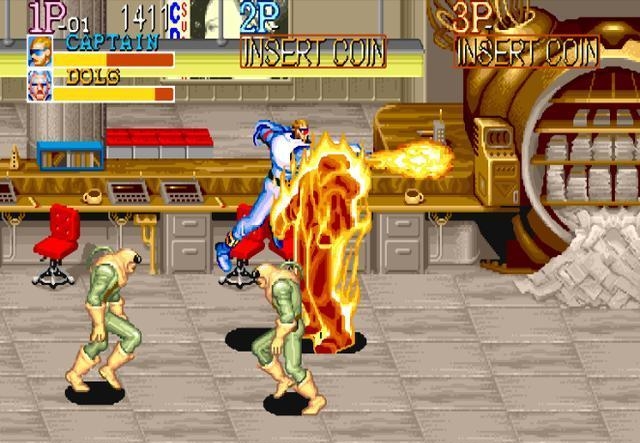Select the Dolg enemy portrait
This screenshot has width=640, height=443.
[40, 86]
